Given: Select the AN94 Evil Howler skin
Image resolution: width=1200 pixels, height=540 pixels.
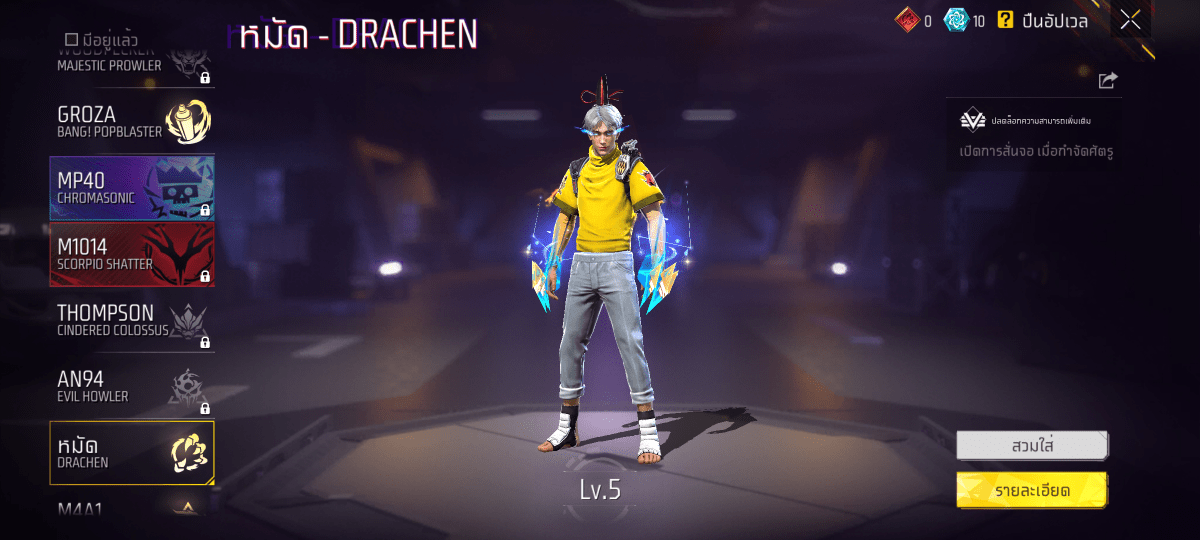Looking at the screenshot, I should tap(131, 387).
